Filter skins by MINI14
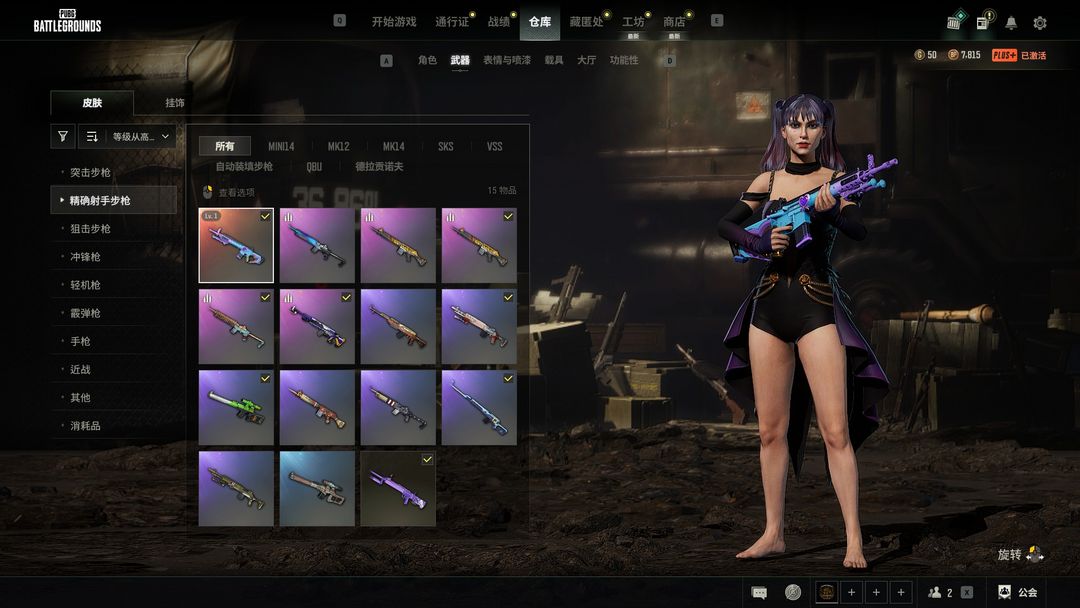 [x=281, y=146]
